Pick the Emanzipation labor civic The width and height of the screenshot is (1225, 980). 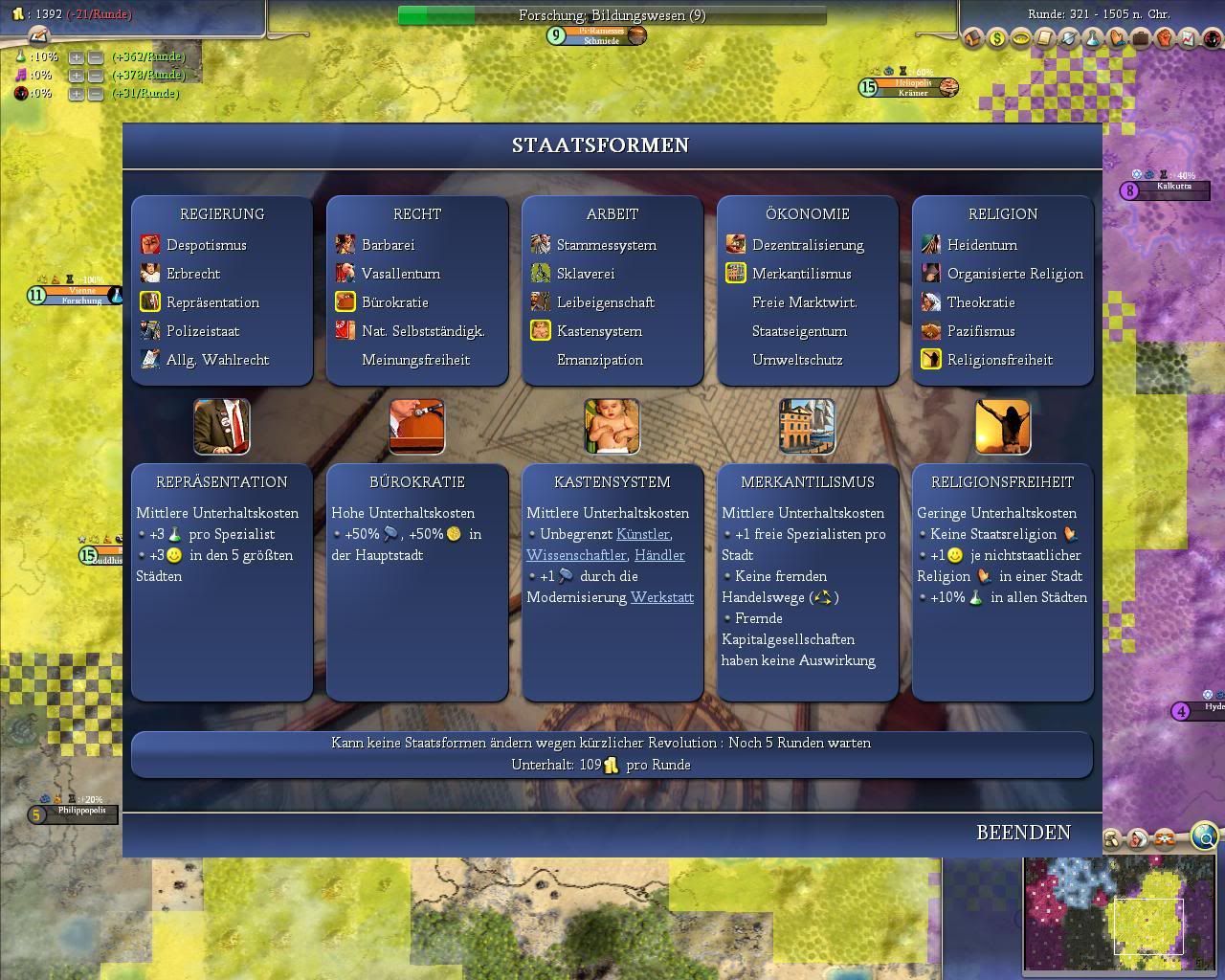pyautogui.click(x=599, y=360)
